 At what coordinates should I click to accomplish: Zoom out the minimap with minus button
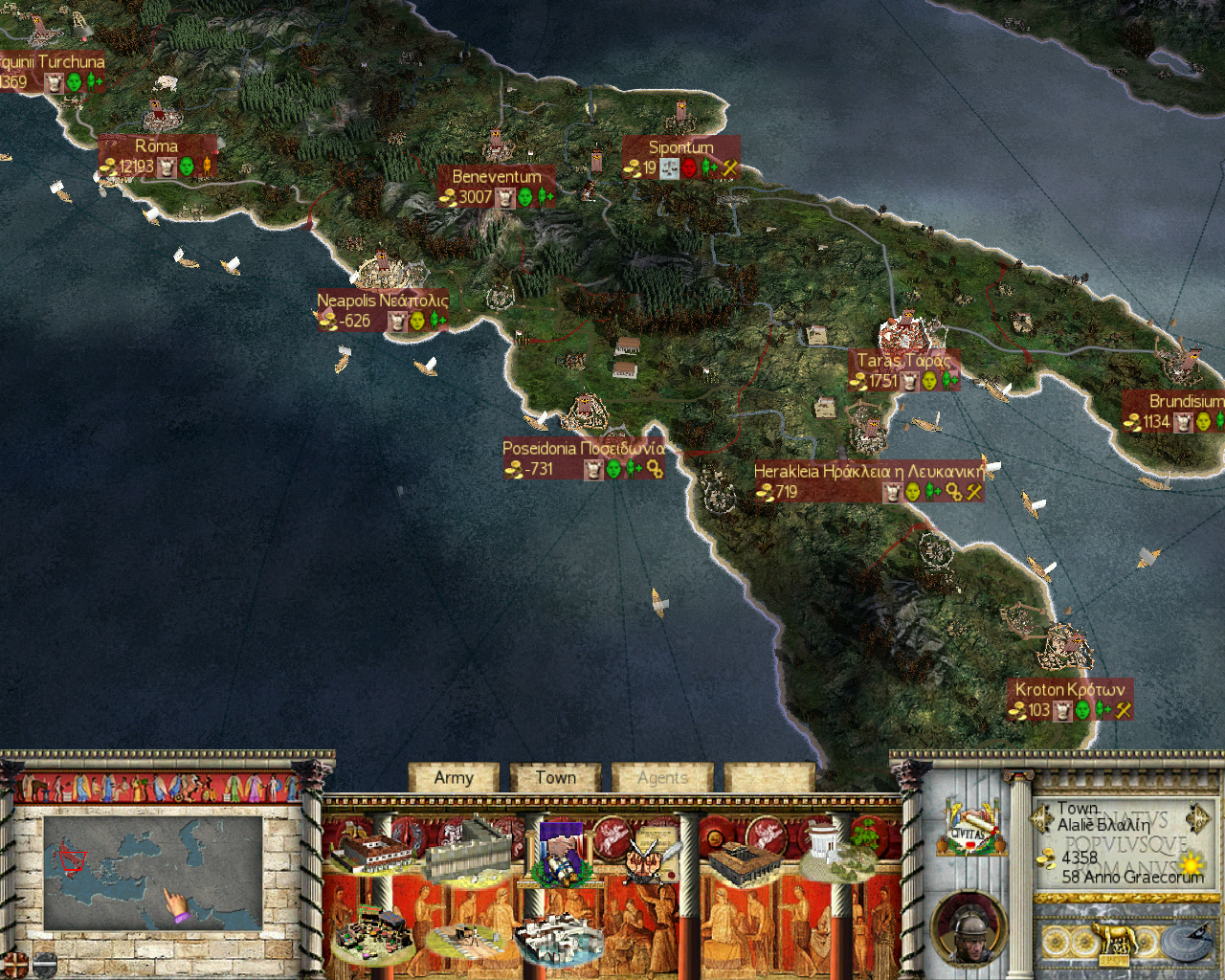click(44, 962)
